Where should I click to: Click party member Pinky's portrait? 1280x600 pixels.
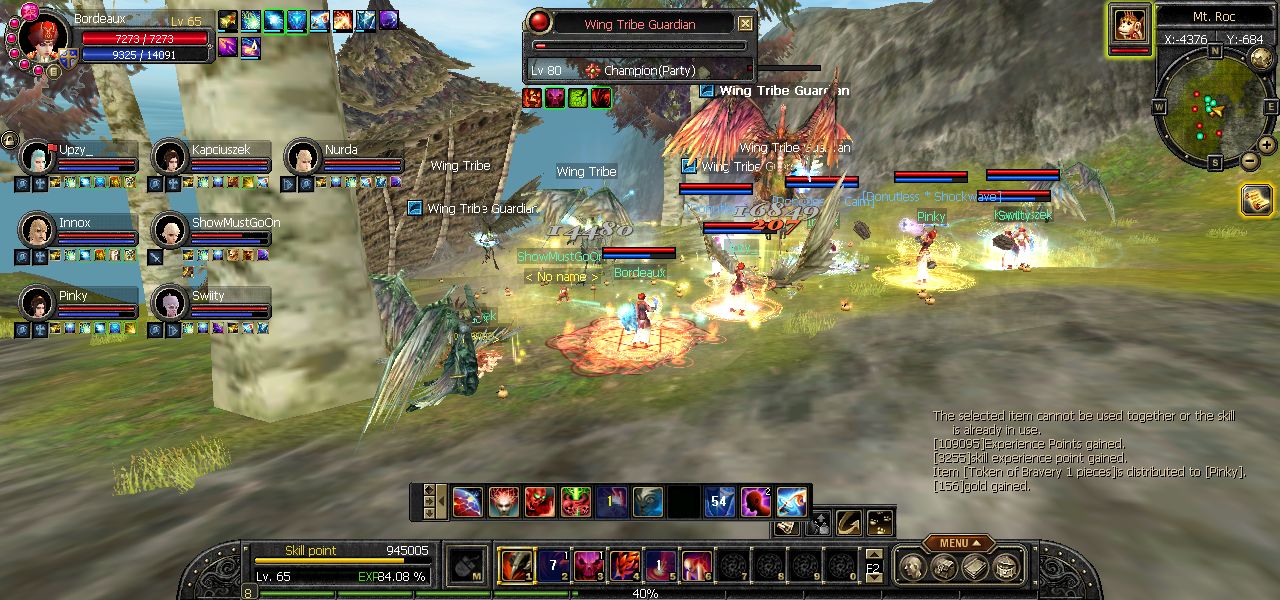(37, 304)
